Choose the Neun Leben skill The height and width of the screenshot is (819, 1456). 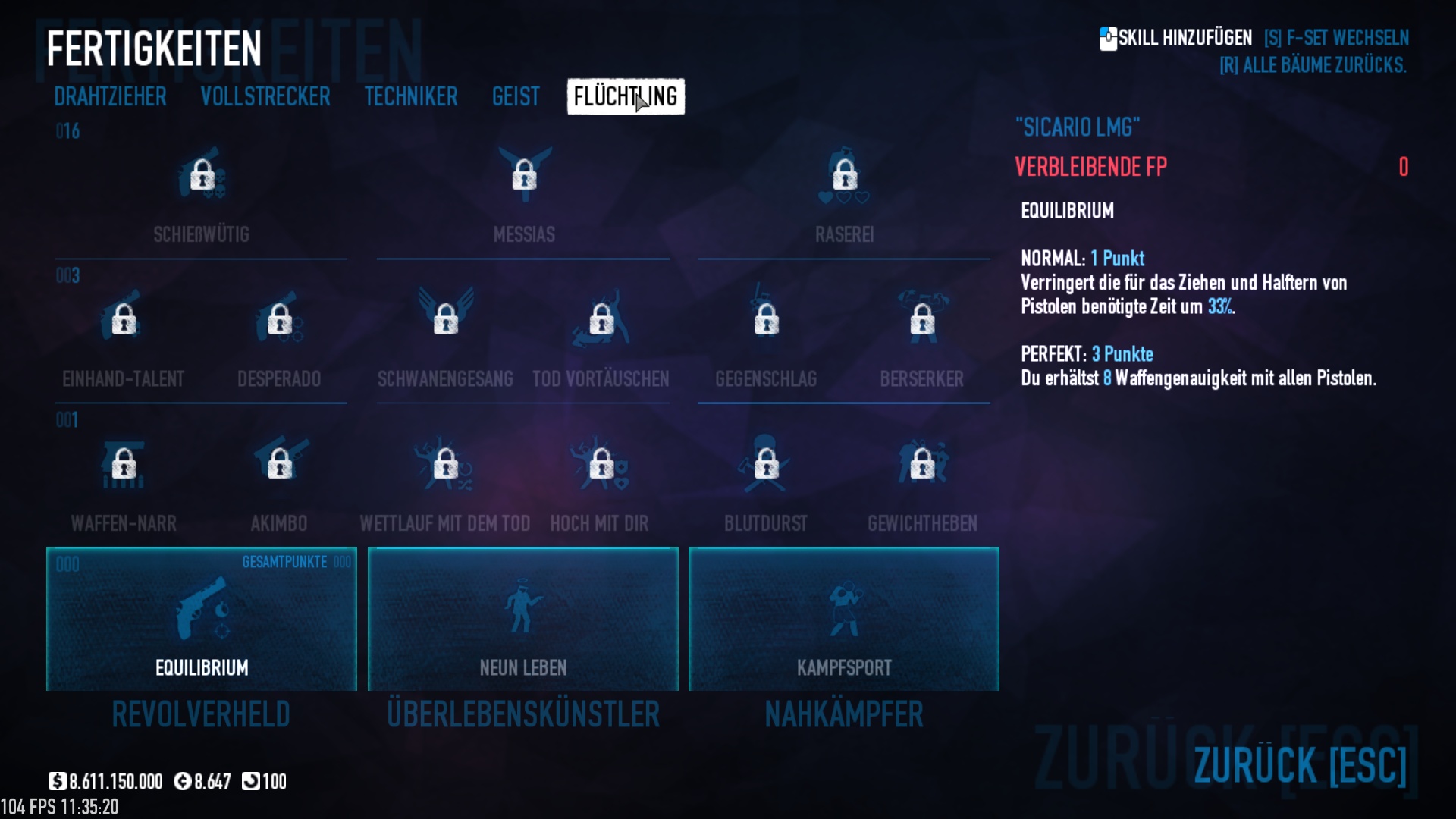(x=523, y=619)
